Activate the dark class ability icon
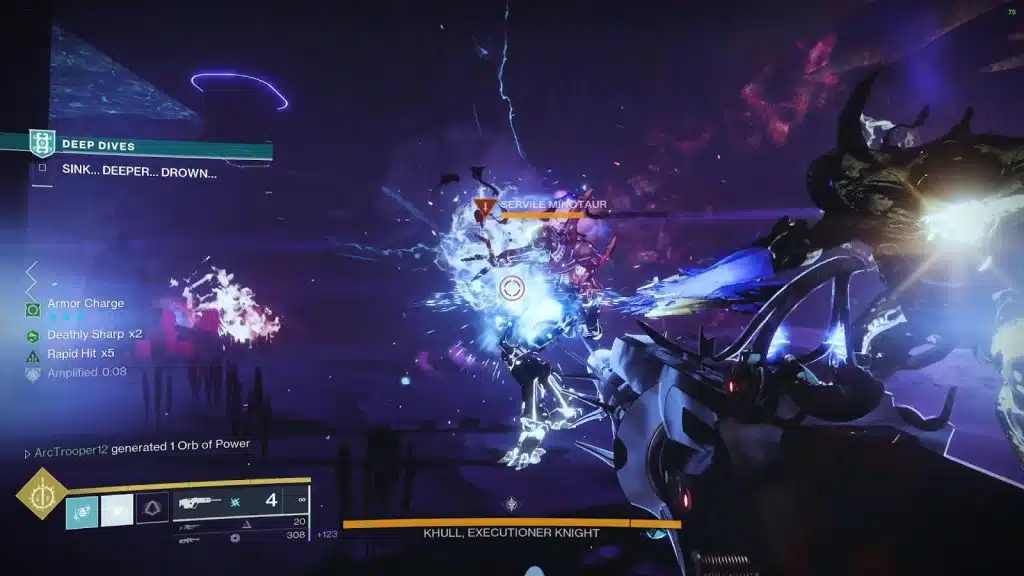The height and width of the screenshot is (576, 1024). pos(152,508)
